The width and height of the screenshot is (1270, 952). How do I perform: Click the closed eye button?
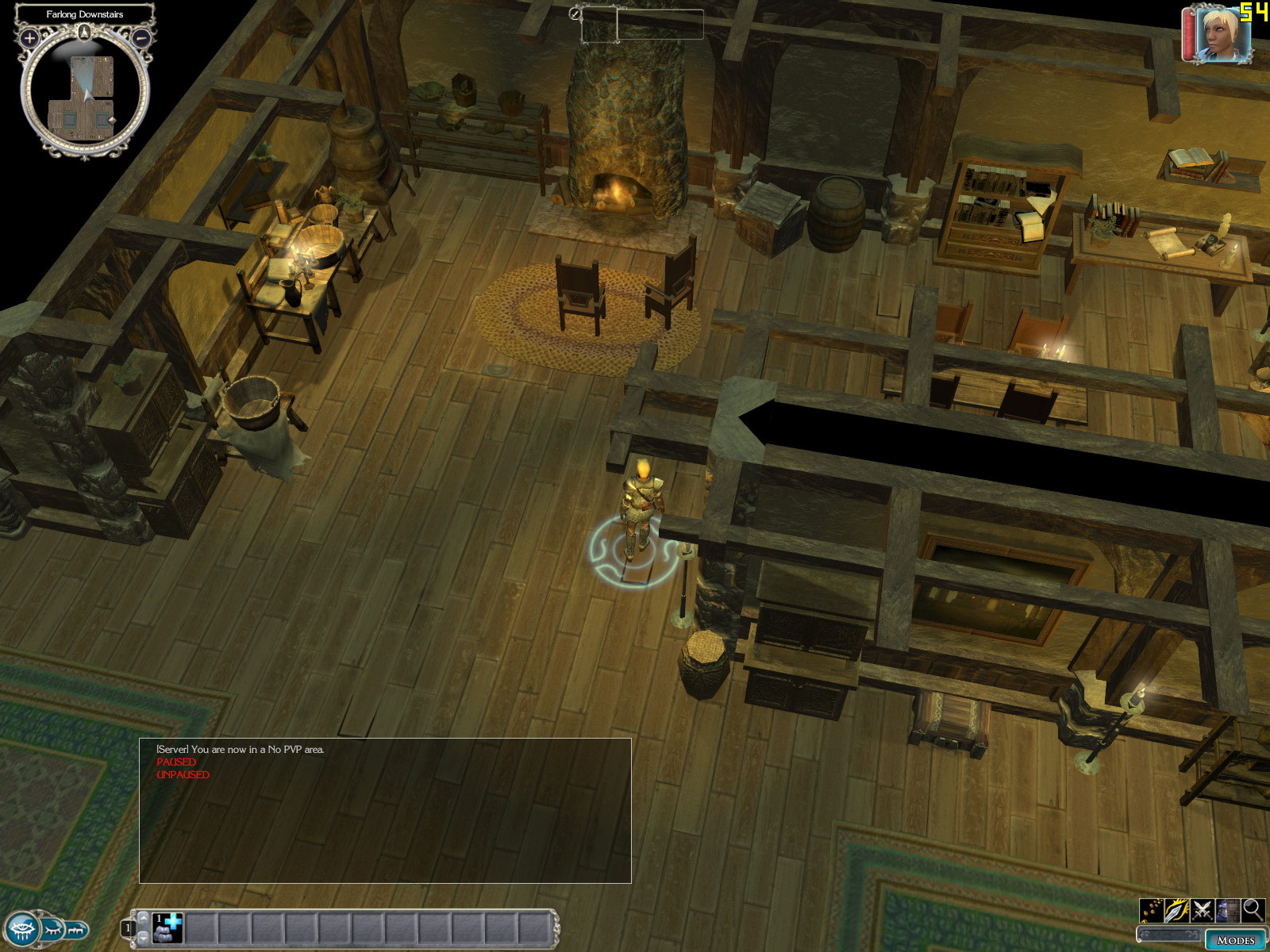tap(53, 928)
